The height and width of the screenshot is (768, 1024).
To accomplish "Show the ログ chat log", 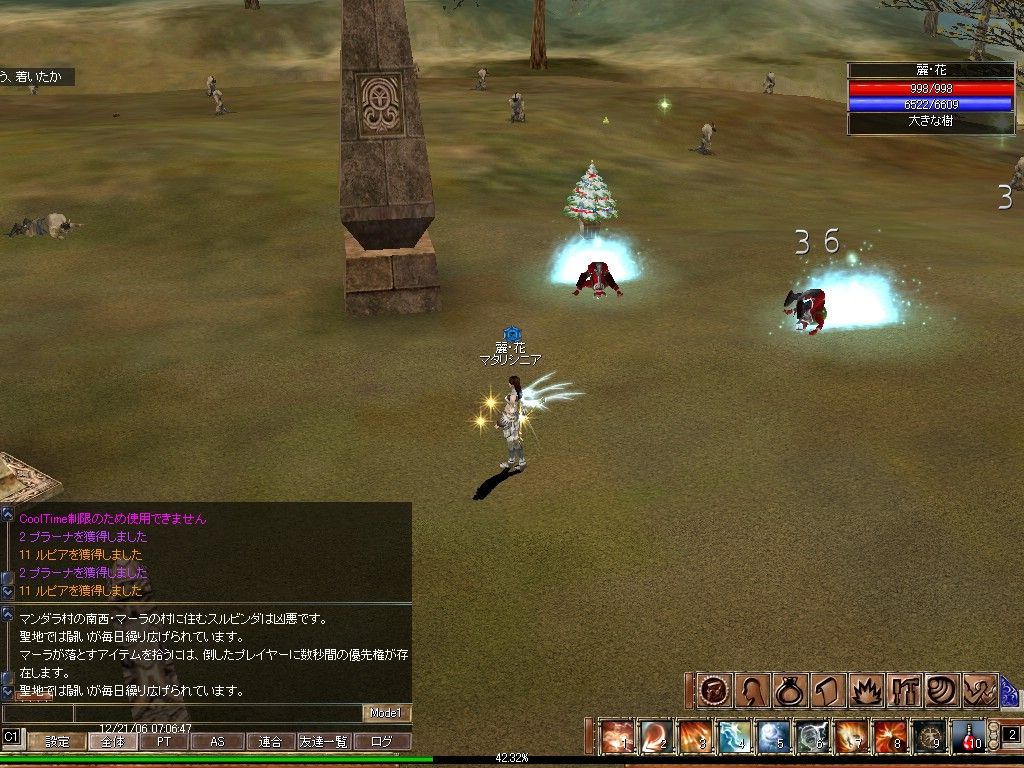I will (382, 742).
